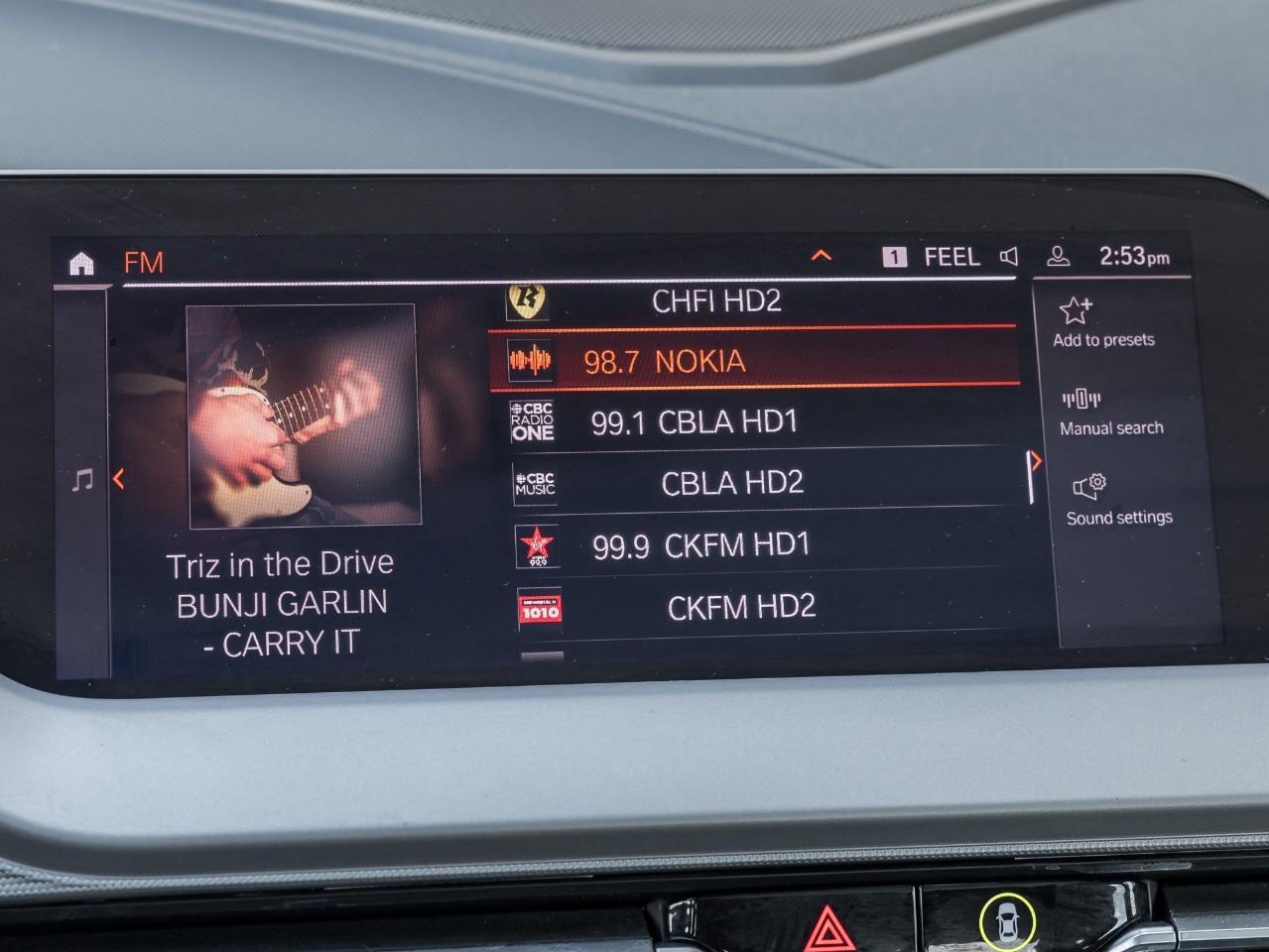This screenshot has height=952, width=1269.
Task: Tune to 99.9 CKFM HD1
Action: [753, 544]
